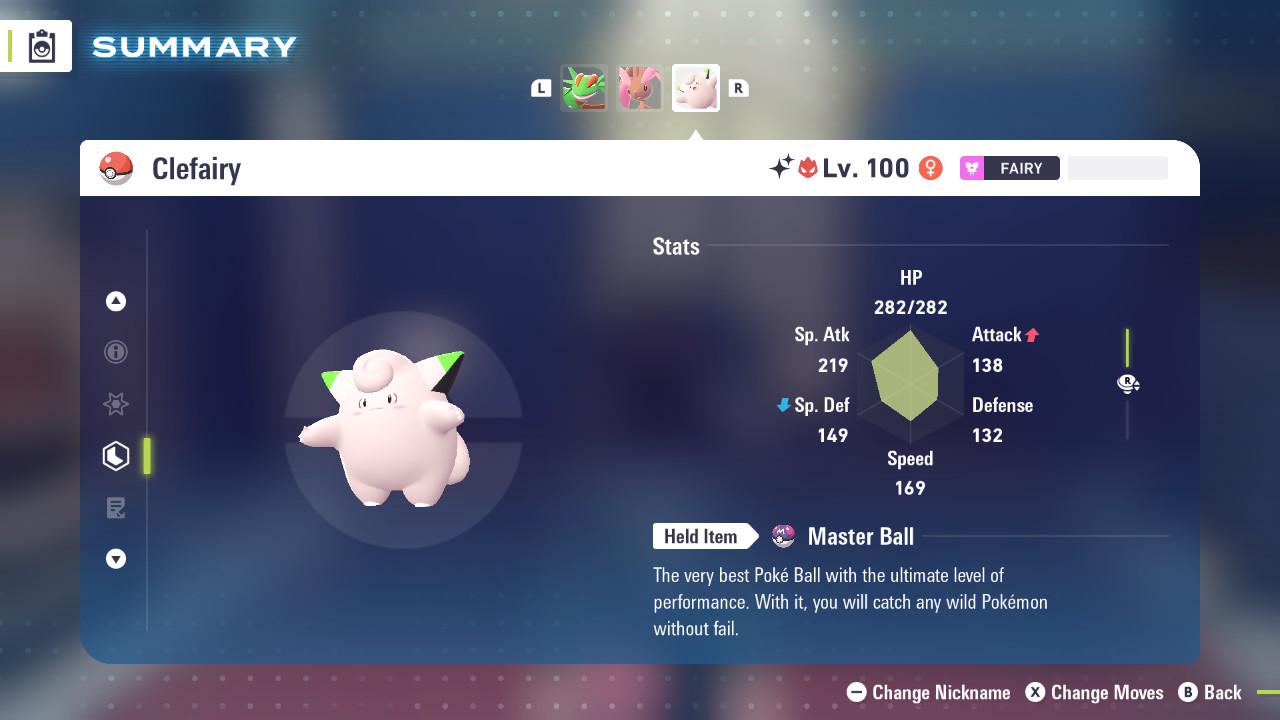Select the Master Ball held item
Image resolution: width=1280 pixels, height=720 pixels.
(844, 537)
